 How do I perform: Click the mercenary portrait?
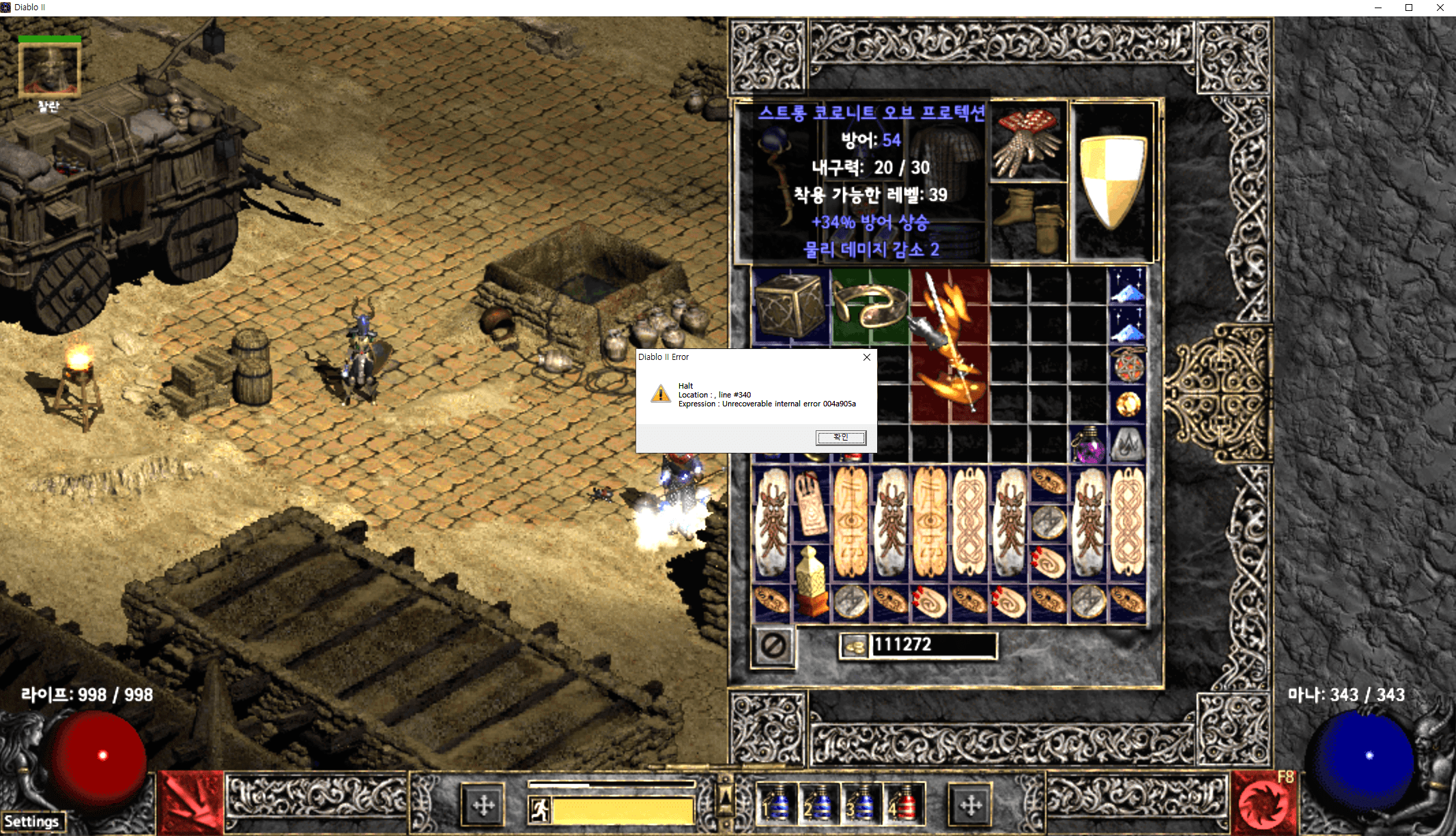tap(49, 68)
